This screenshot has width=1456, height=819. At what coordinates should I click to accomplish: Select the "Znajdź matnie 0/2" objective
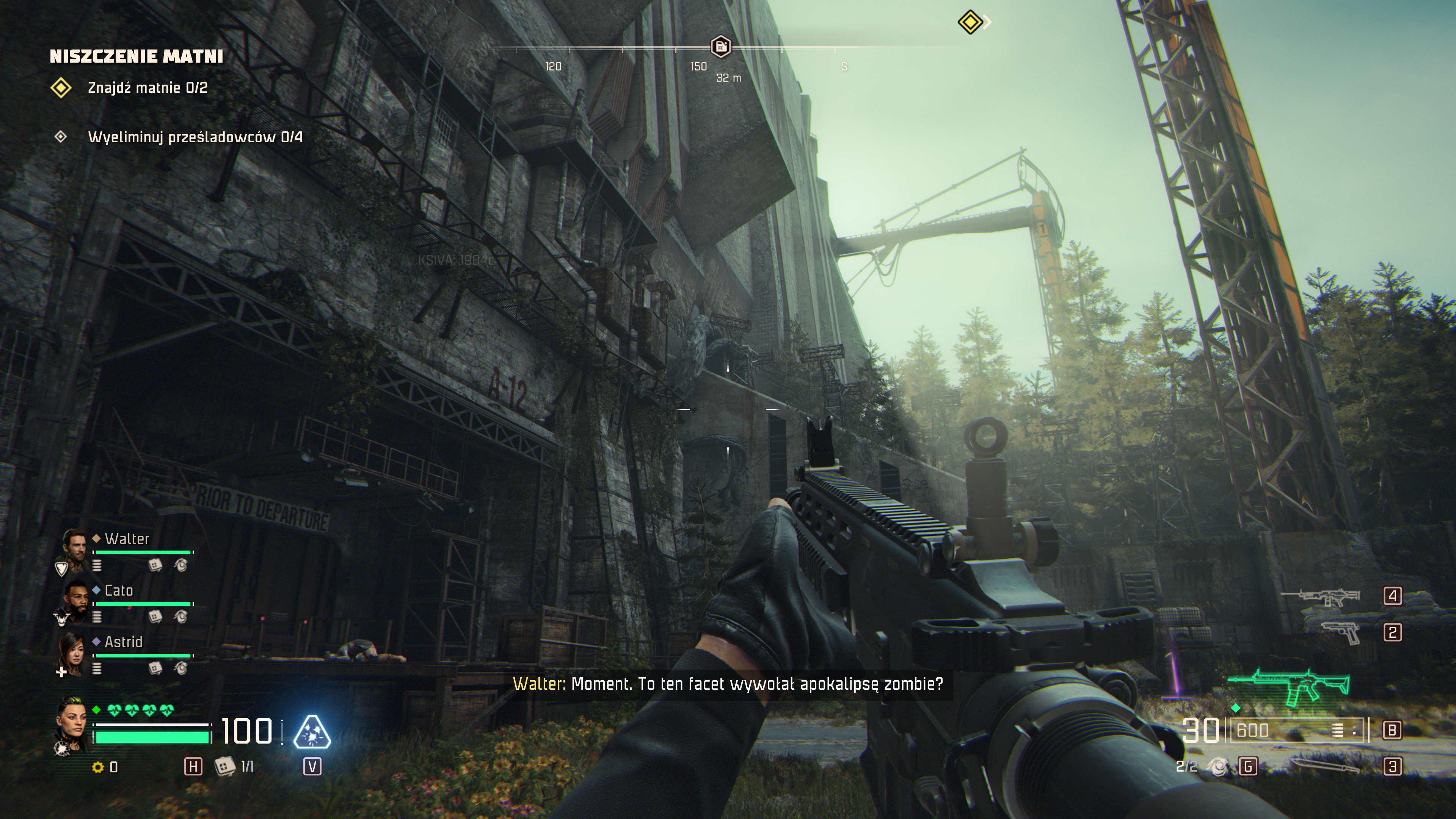click(147, 88)
